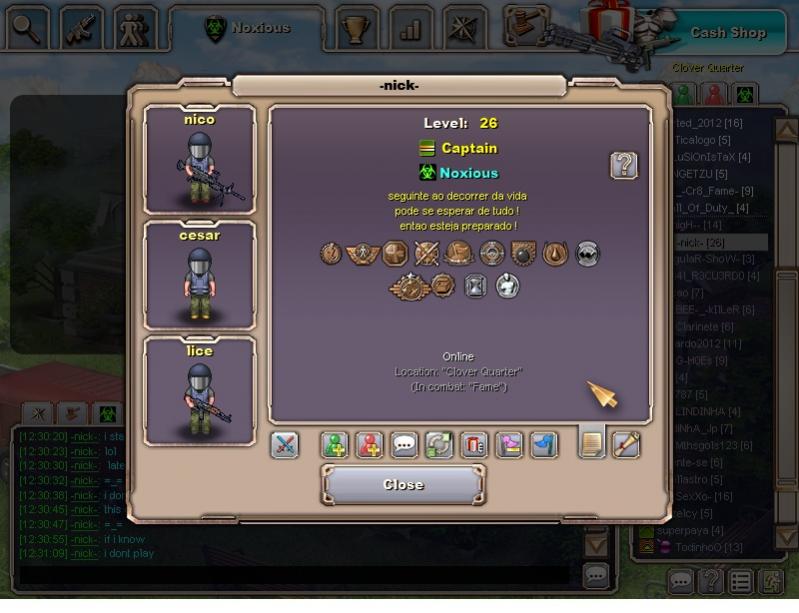The height and width of the screenshot is (613, 799).
Task: Show the bar chart rankings
Action: point(410,29)
